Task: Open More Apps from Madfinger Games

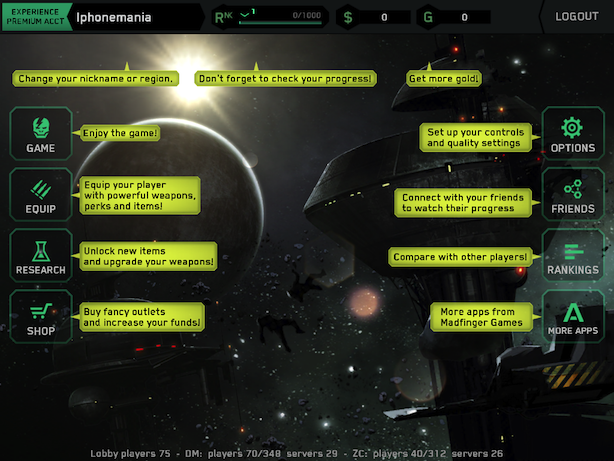Action: pos(572,316)
